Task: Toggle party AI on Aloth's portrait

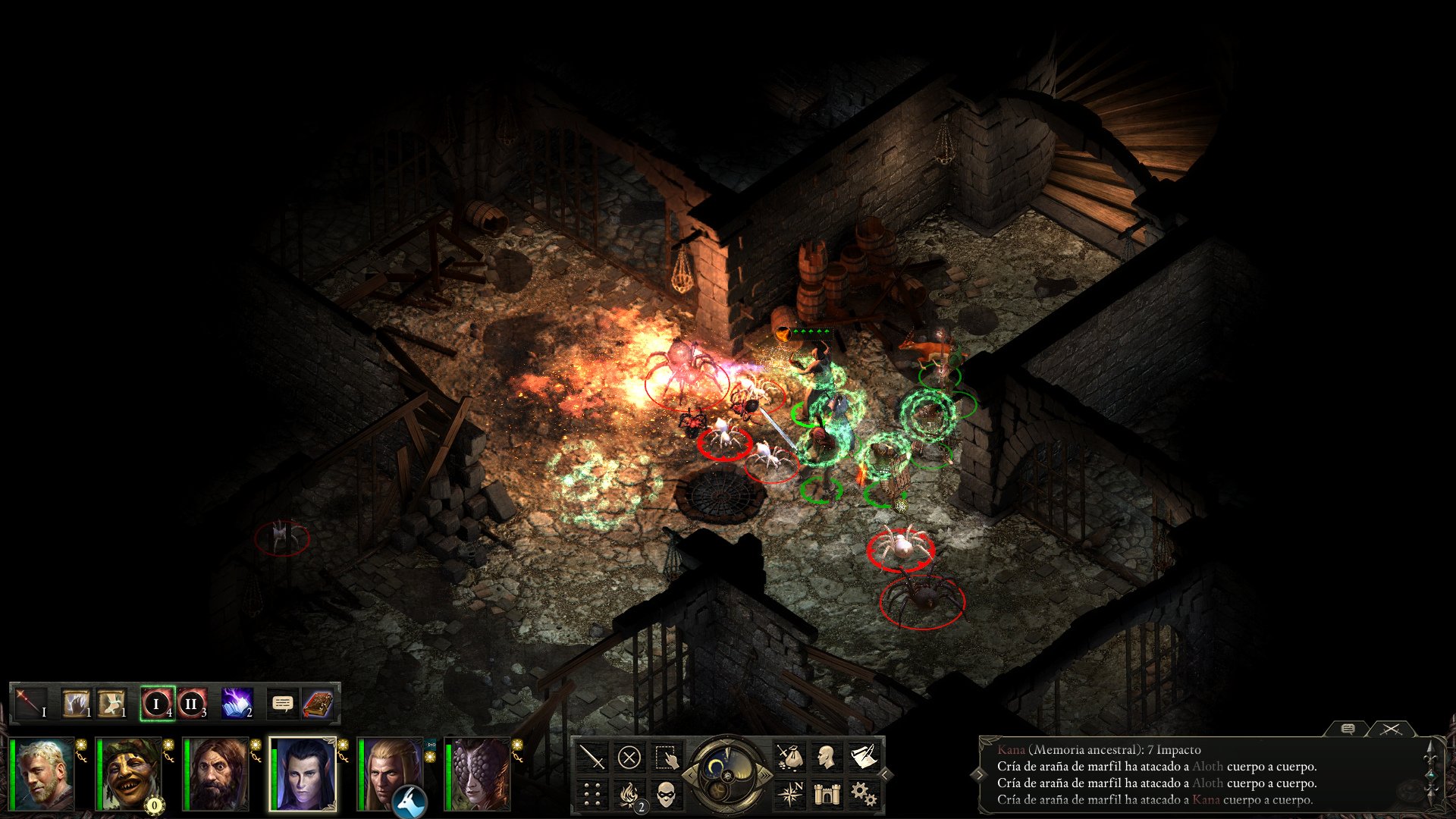Action: pos(343,744)
